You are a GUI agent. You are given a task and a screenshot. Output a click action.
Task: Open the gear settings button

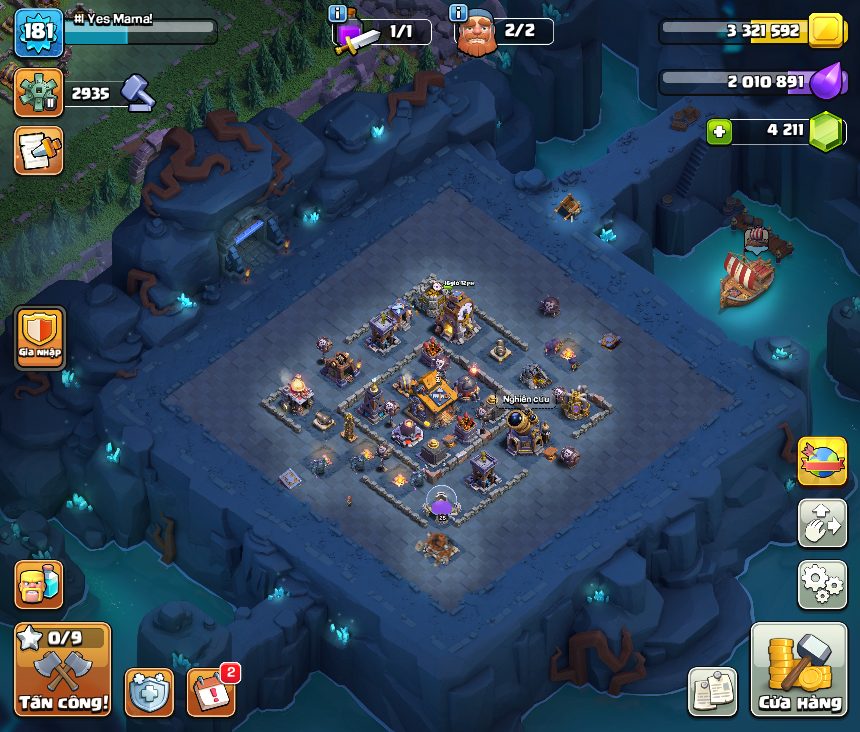pyautogui.click(x=822, y=584)
